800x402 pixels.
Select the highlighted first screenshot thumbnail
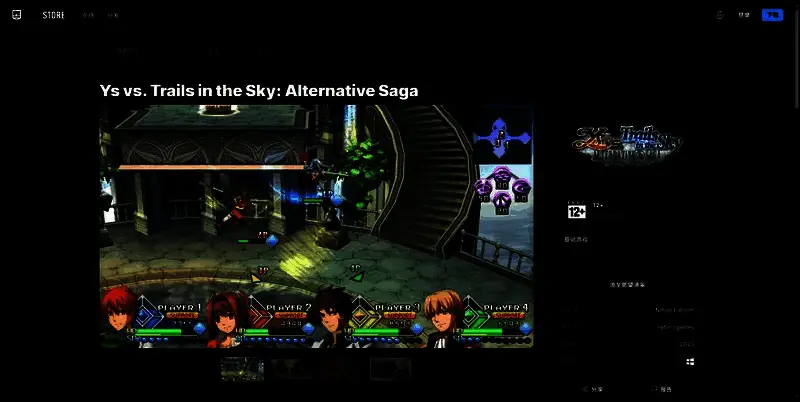coord(242,369)
